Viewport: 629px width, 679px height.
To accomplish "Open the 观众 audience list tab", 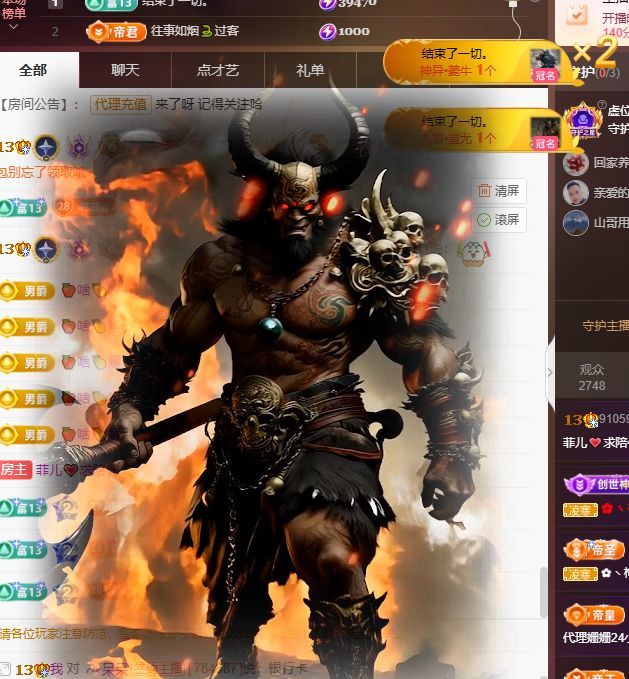I will [592, 377].
